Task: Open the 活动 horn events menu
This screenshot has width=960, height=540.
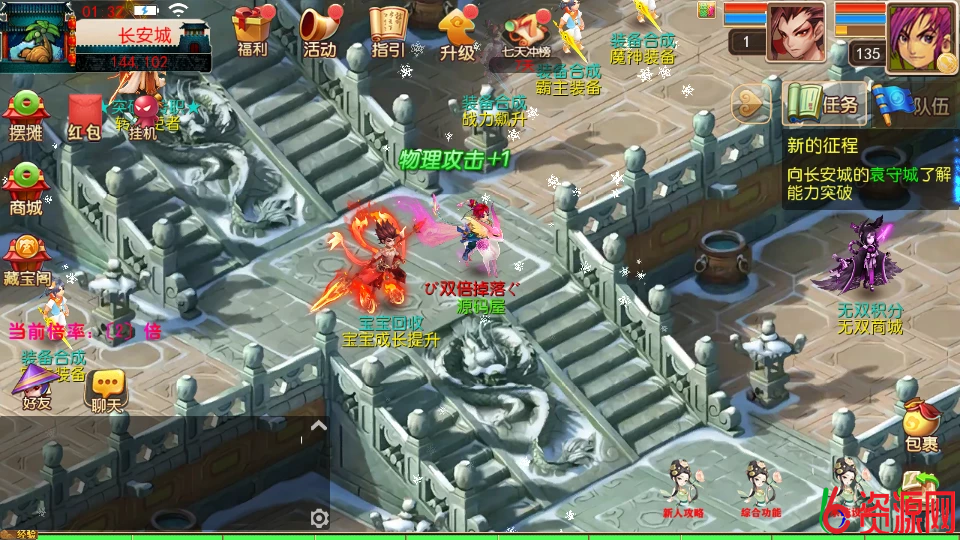Action: click(319, 30)
